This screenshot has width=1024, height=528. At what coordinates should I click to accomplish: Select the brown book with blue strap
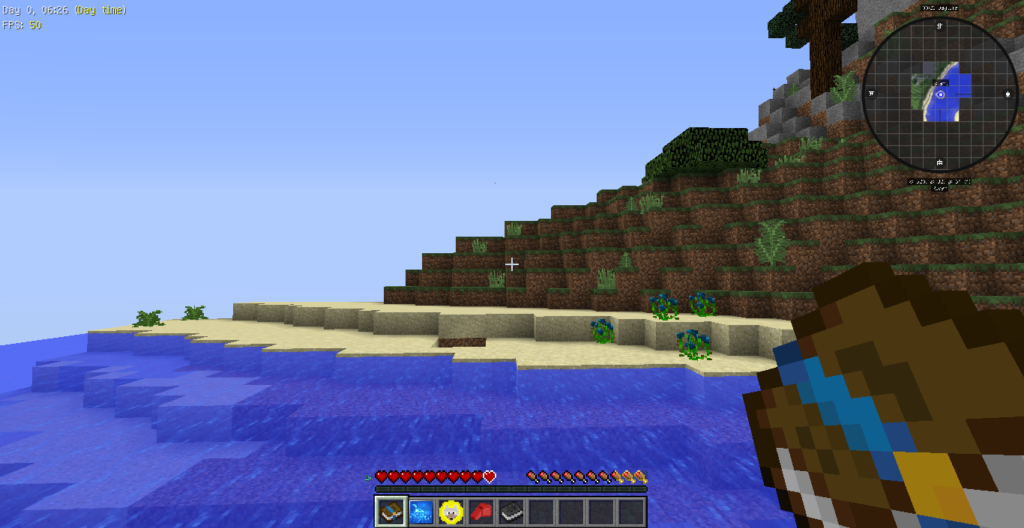pos(391,512)
